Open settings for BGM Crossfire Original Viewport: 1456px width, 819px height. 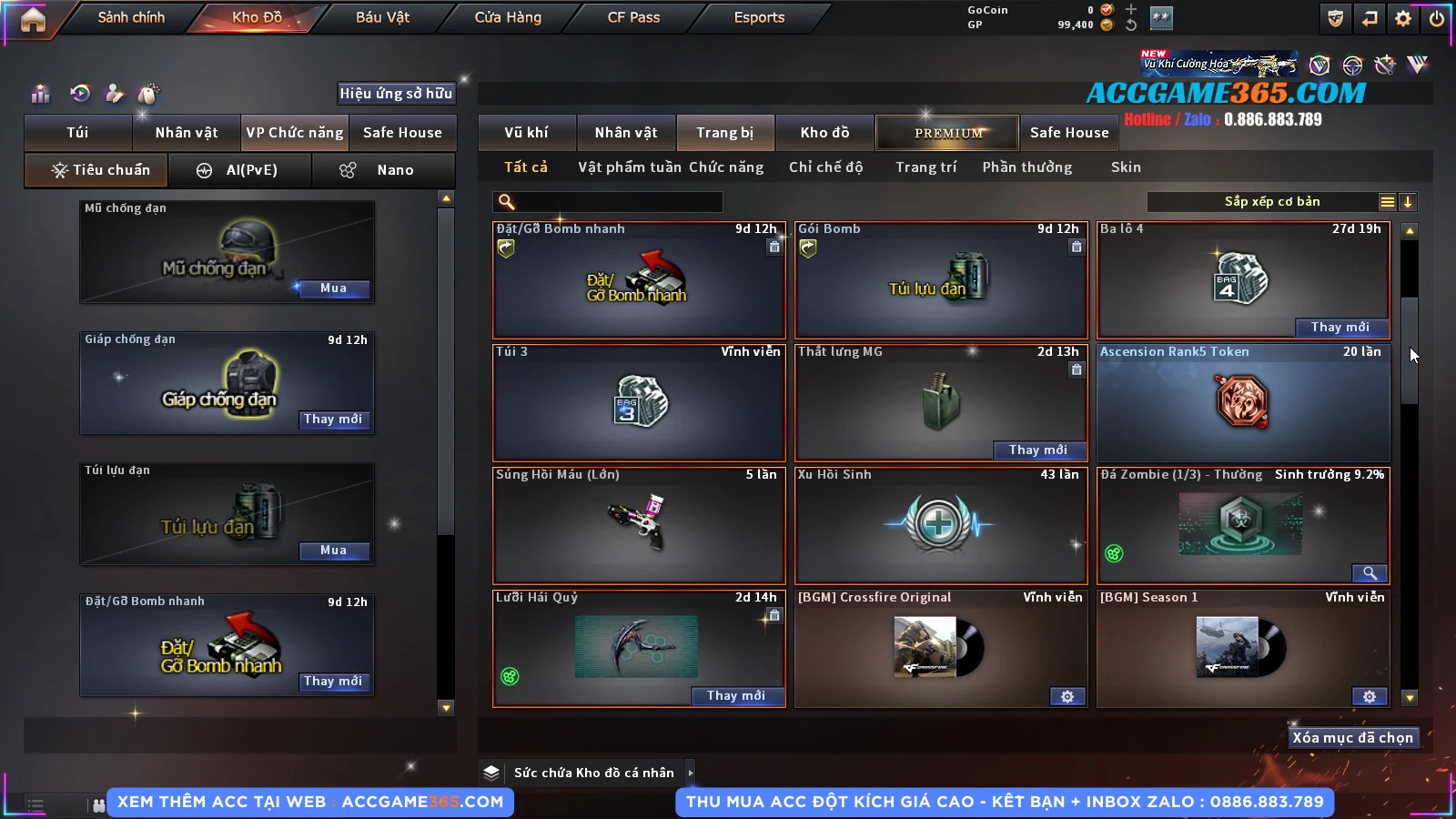click(1067, 697)
